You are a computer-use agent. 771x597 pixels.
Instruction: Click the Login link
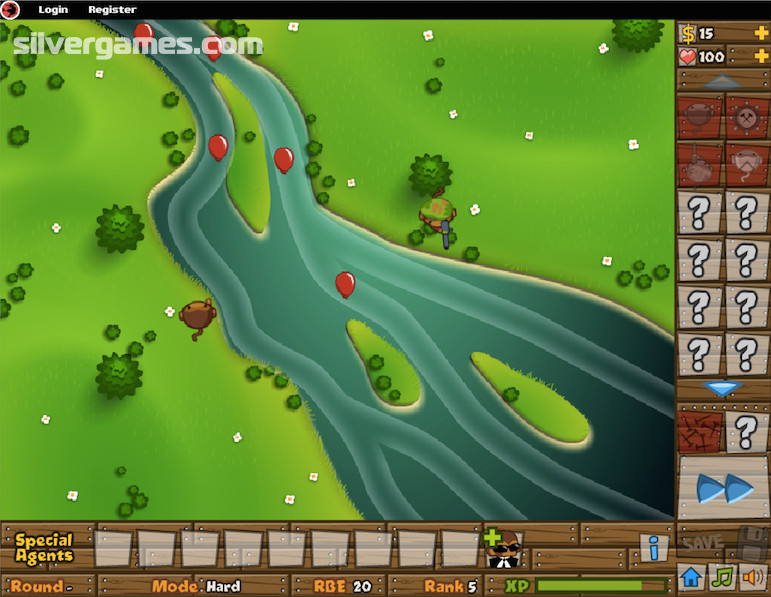[x=53, y=9]
